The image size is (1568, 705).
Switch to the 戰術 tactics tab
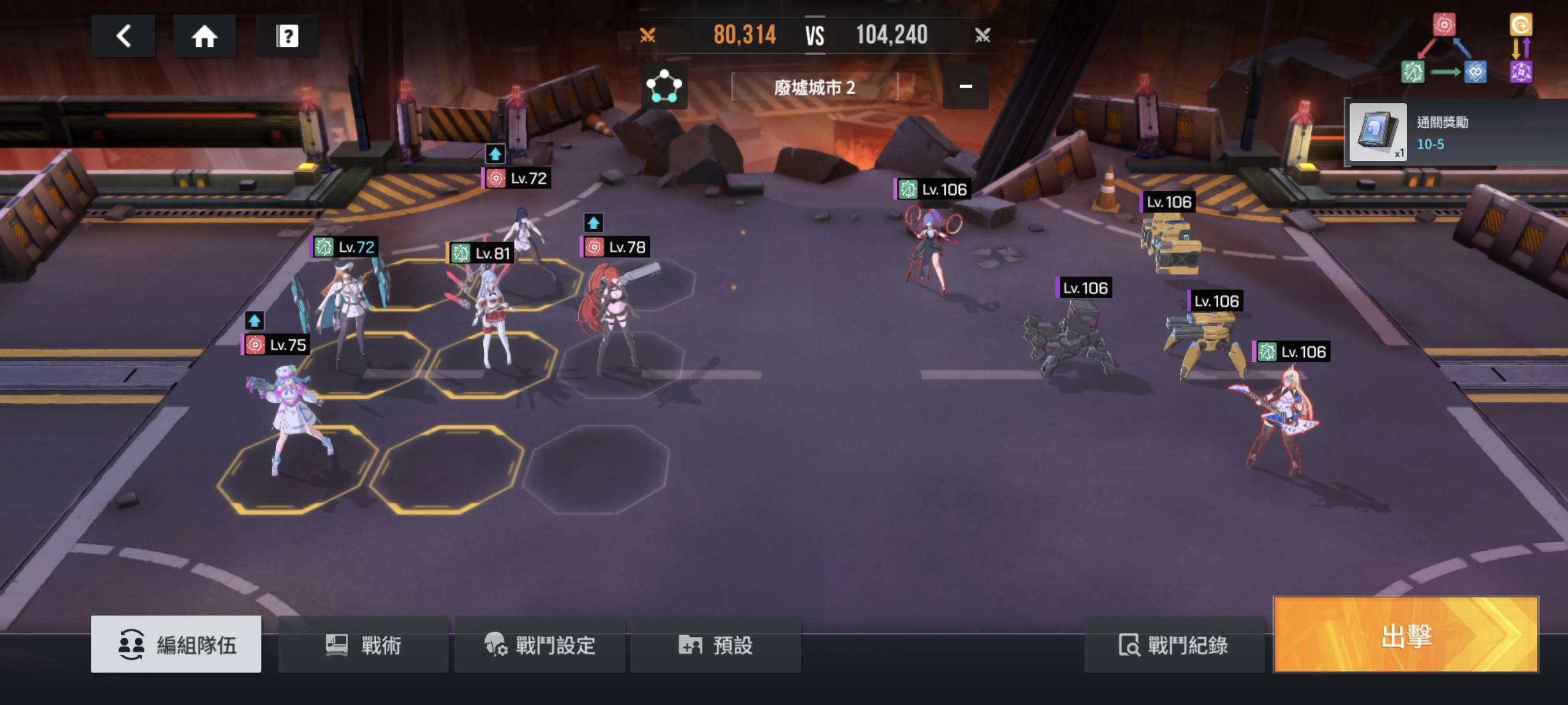(364, 644)
